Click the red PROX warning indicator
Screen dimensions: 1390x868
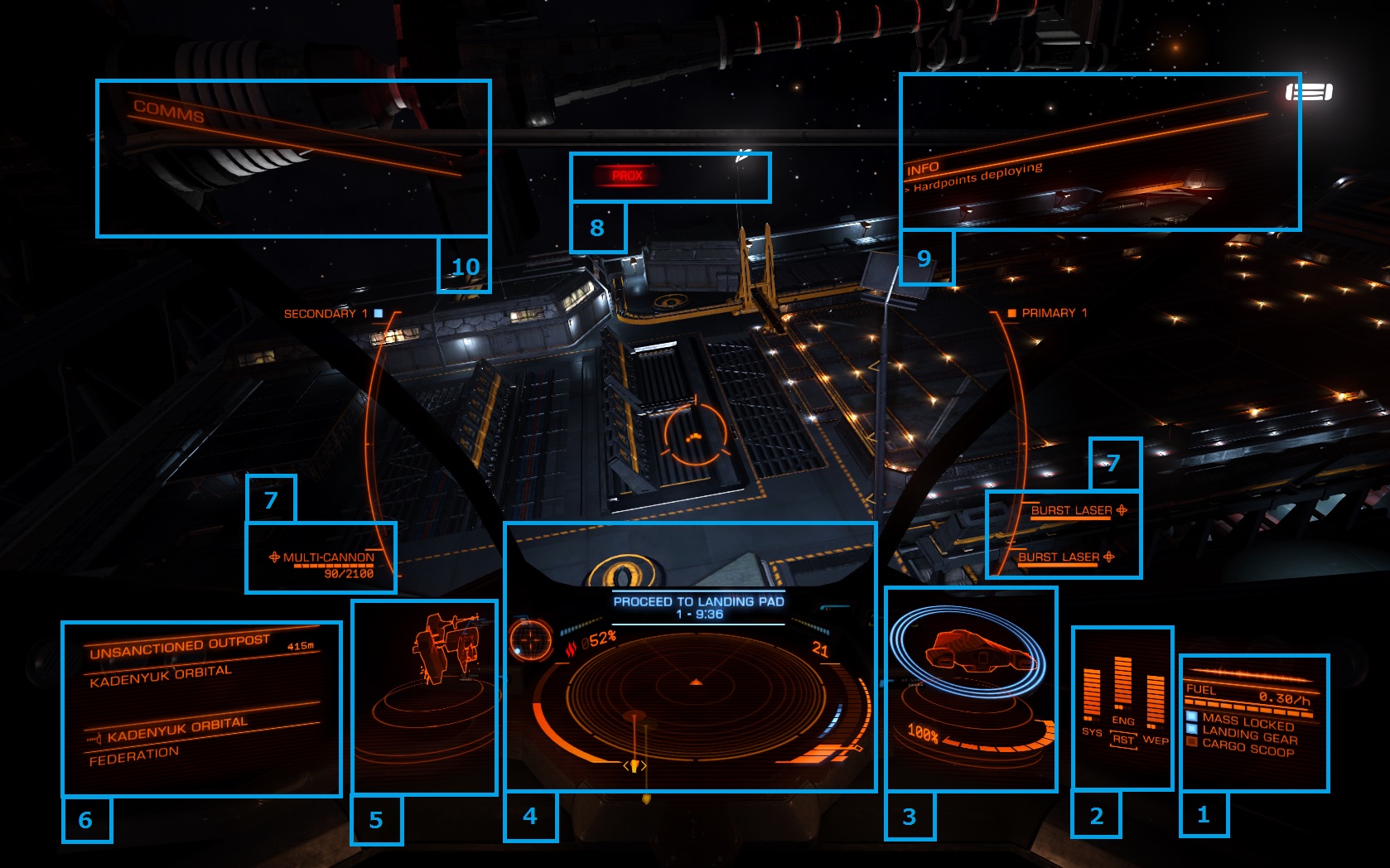tap(627, 176)
